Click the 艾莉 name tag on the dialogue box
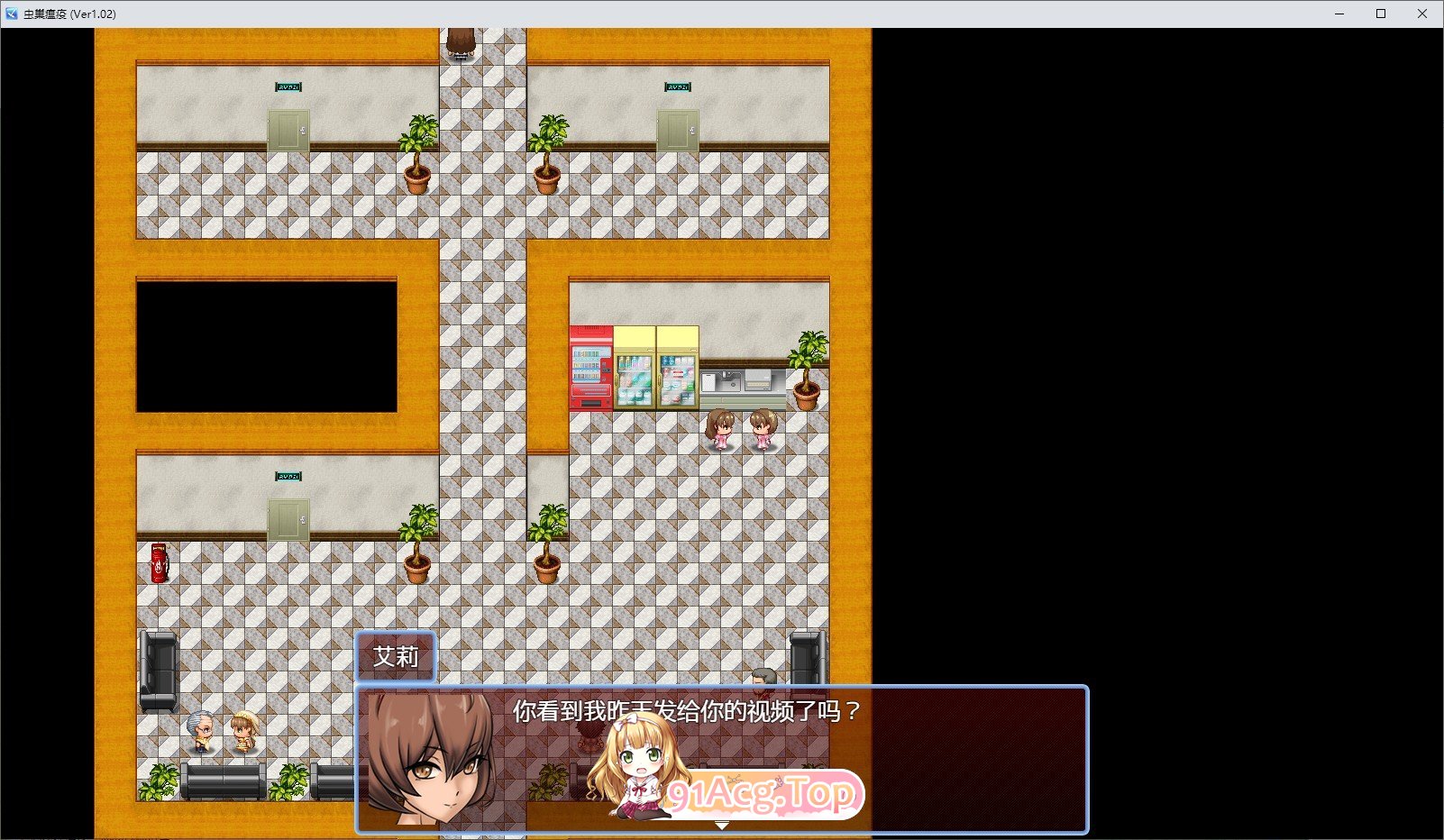 tap(397, 657)
